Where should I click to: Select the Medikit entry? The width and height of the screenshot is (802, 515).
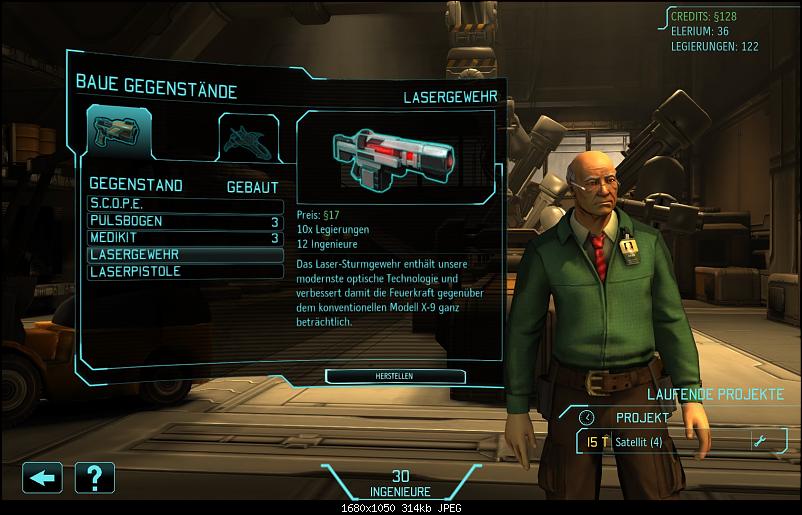pos(184,237)
